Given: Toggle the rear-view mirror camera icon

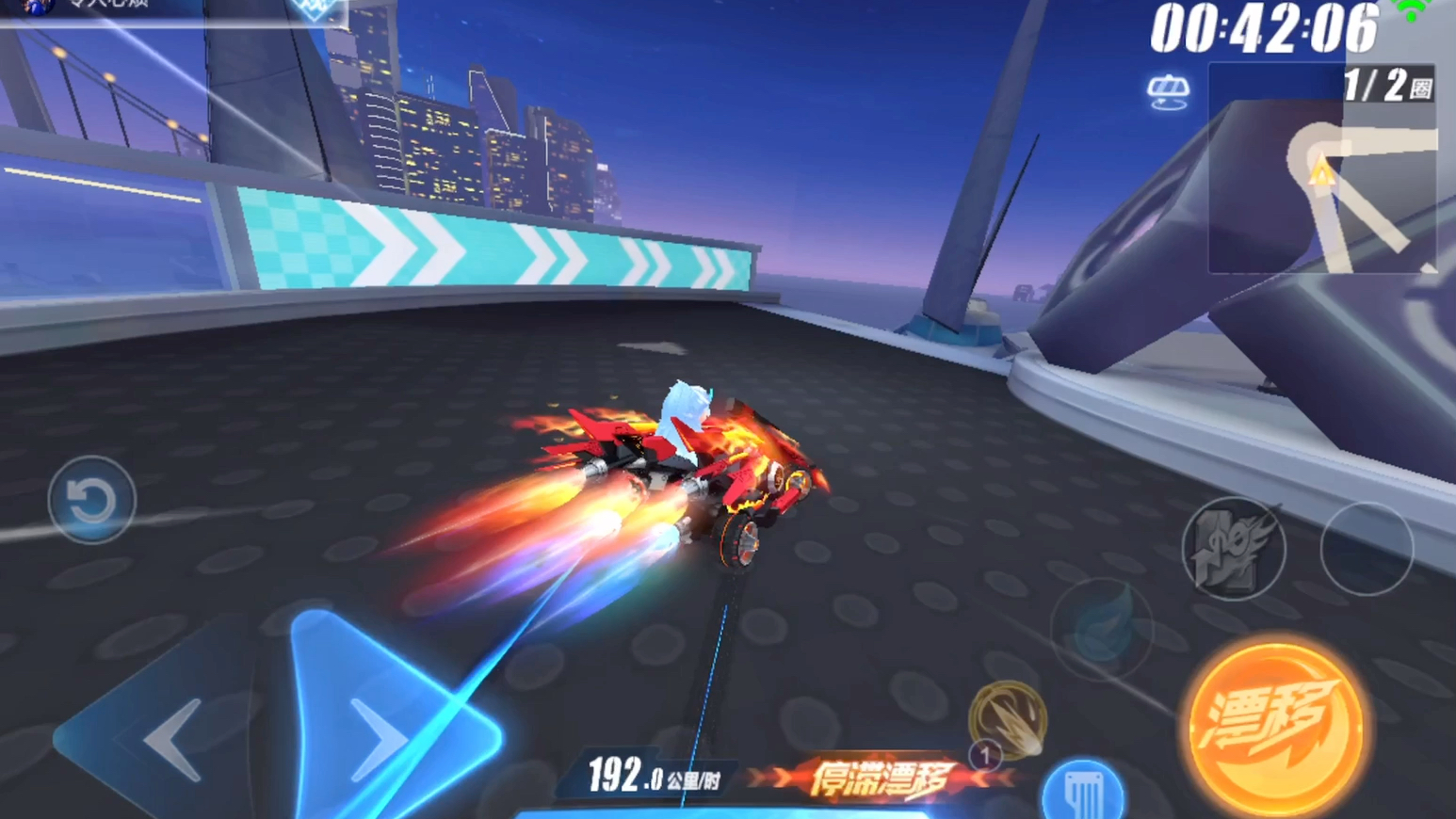Looking at the screenshot, I should (1168, 92).
